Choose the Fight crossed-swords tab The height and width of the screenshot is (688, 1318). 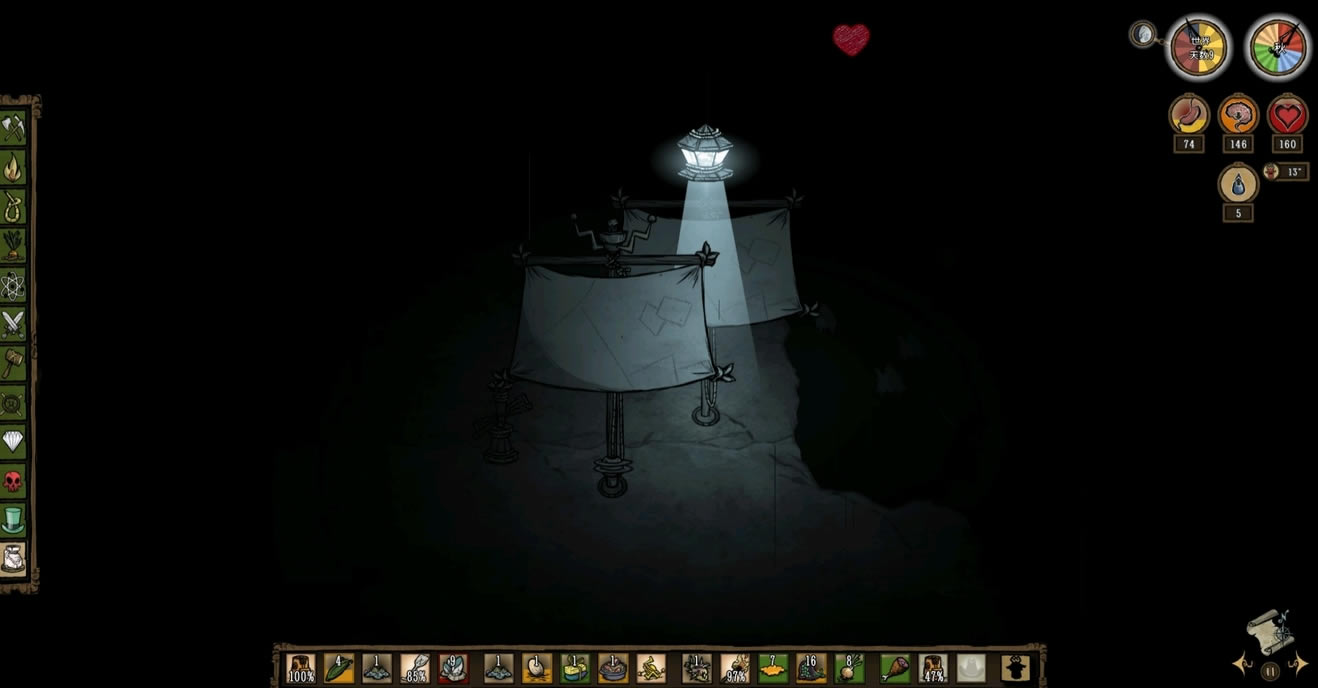tap(13, 323)
